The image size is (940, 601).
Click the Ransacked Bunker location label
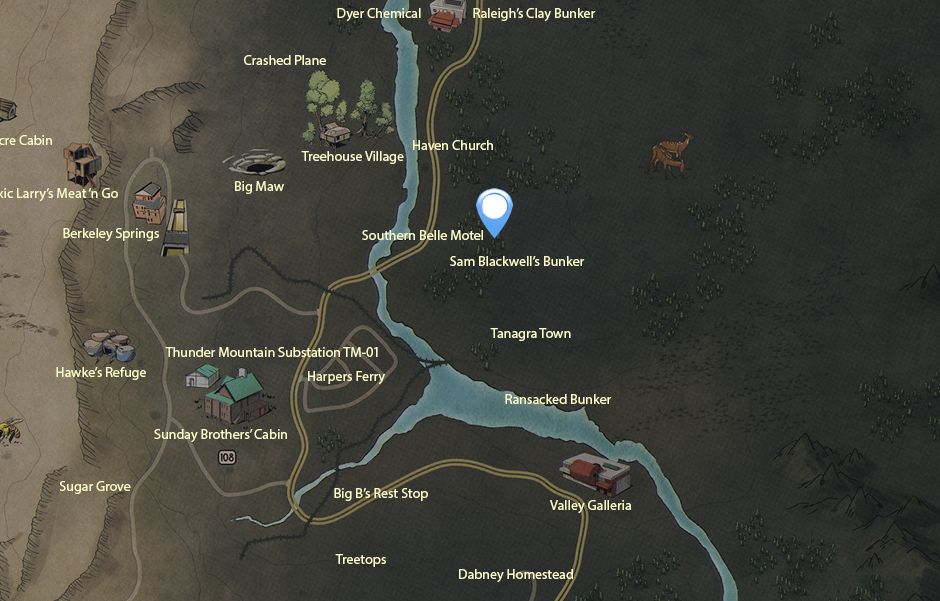pyautogui.click(x=557, y=399)
